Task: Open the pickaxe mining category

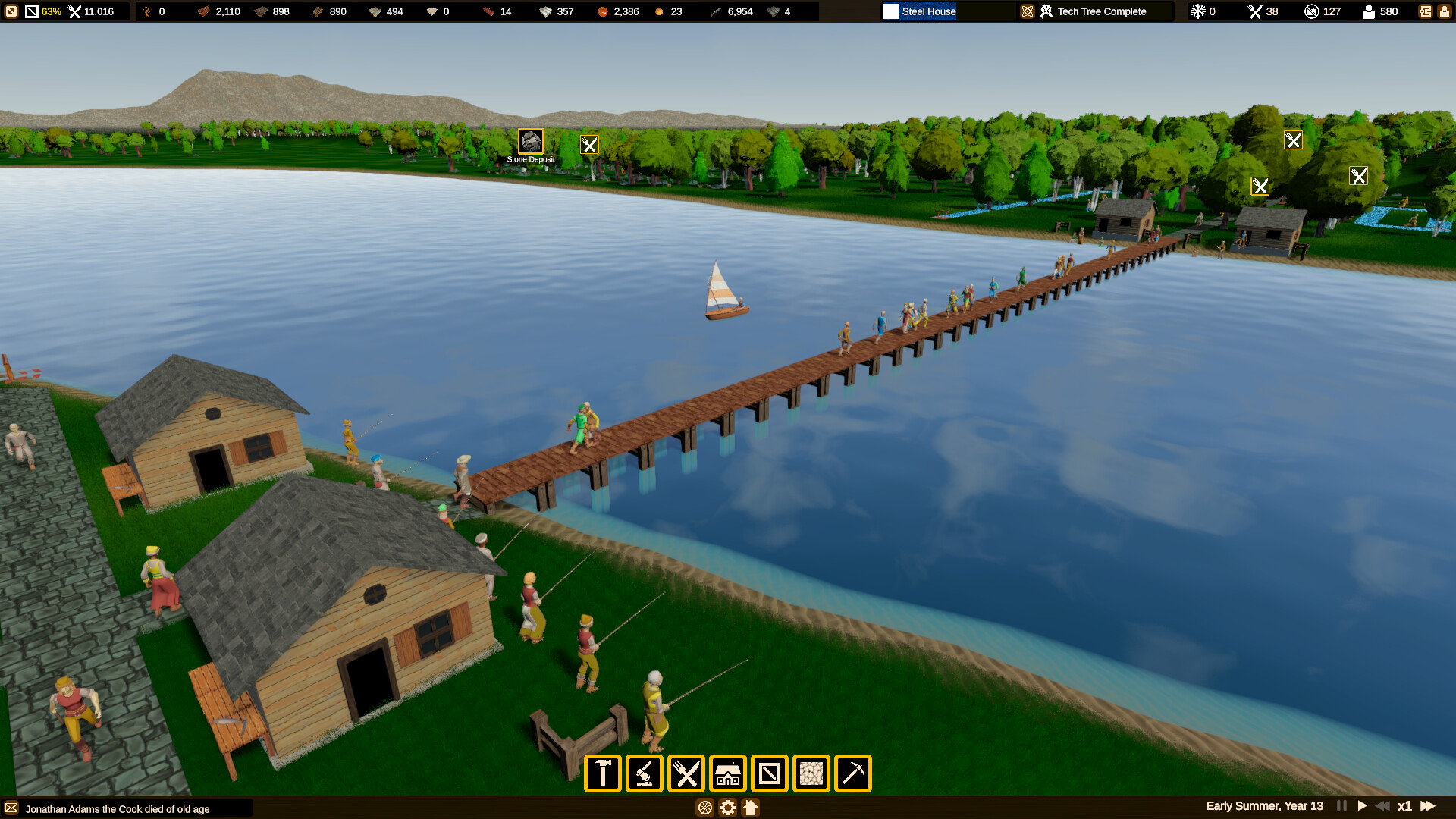Action: click(853, 773)
